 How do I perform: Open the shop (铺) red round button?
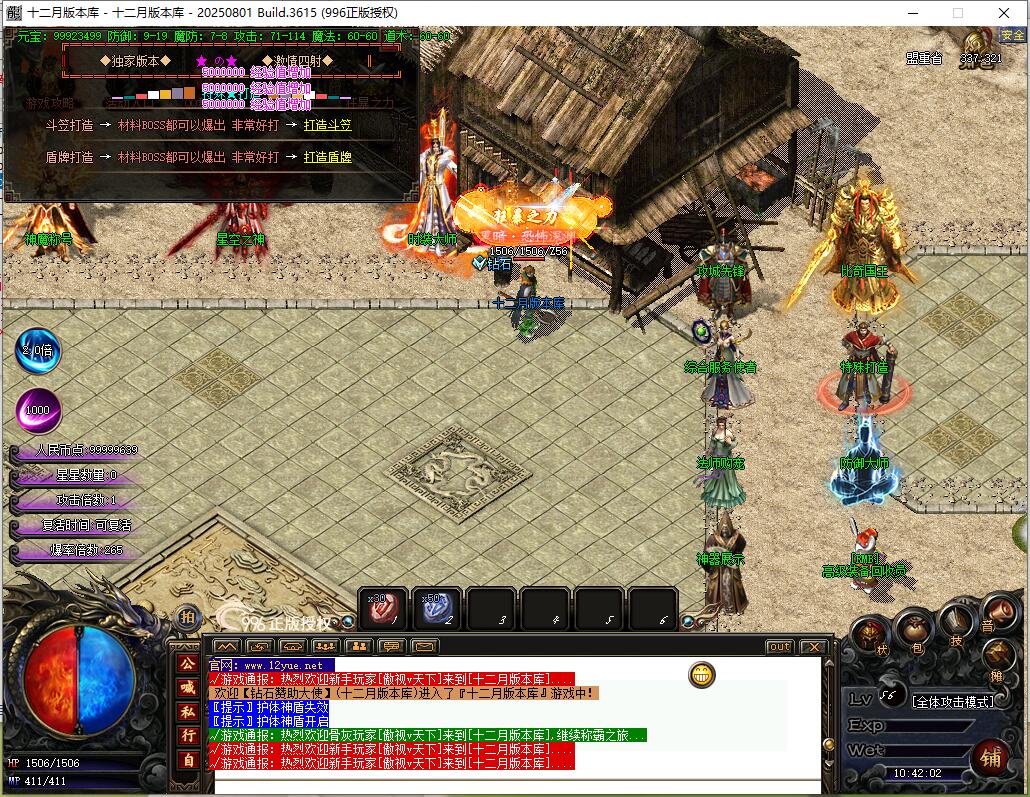pos(990,759)
